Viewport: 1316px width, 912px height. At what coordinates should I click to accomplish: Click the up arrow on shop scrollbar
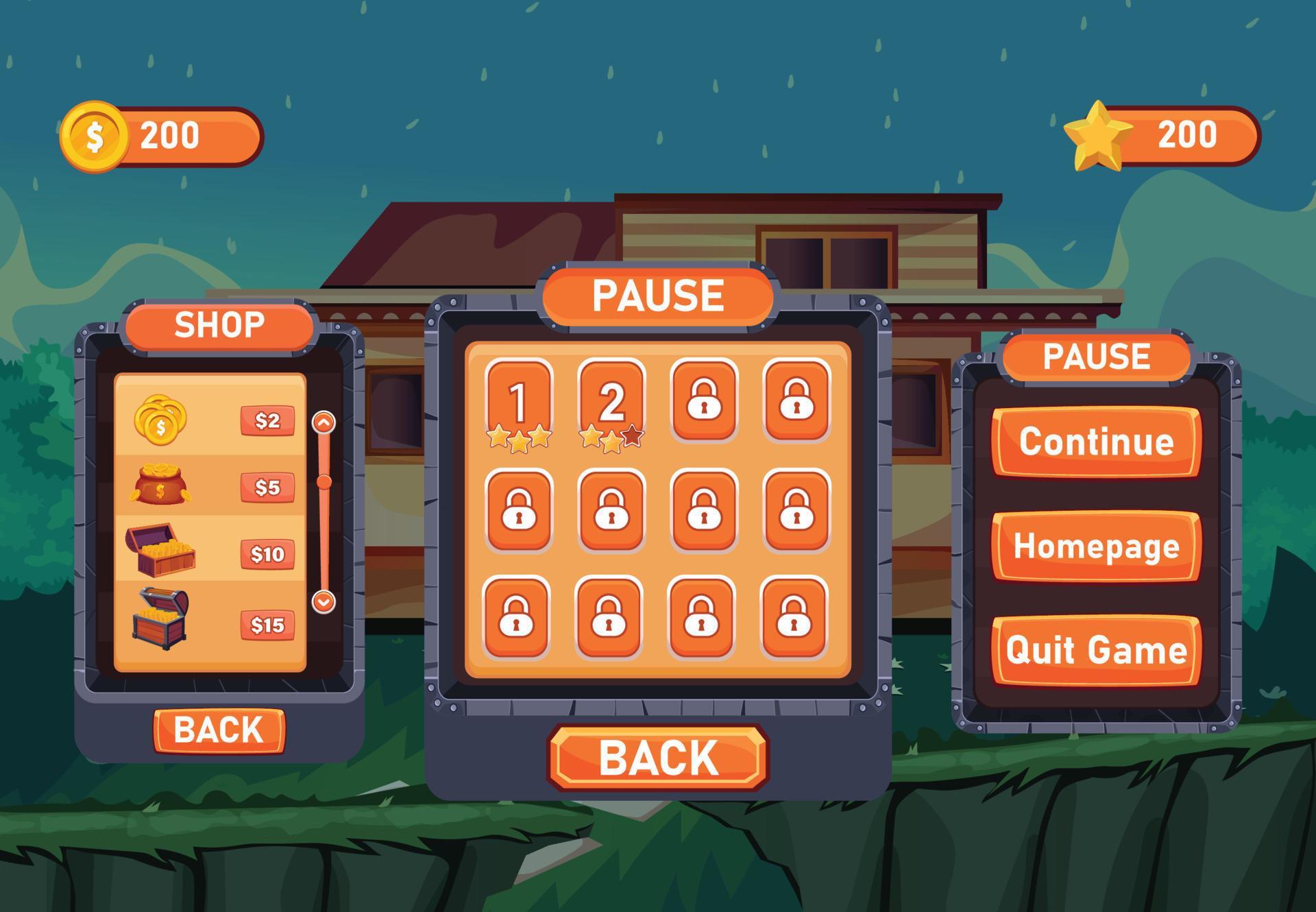322,423
